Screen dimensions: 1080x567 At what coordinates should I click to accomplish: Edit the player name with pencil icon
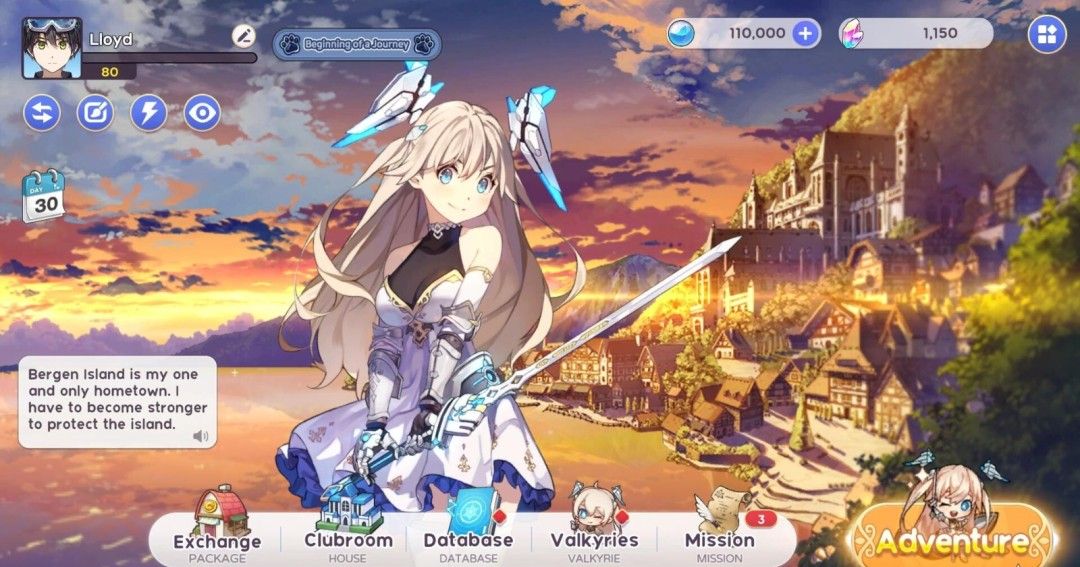pyautogui.click(x=244, y=36)
